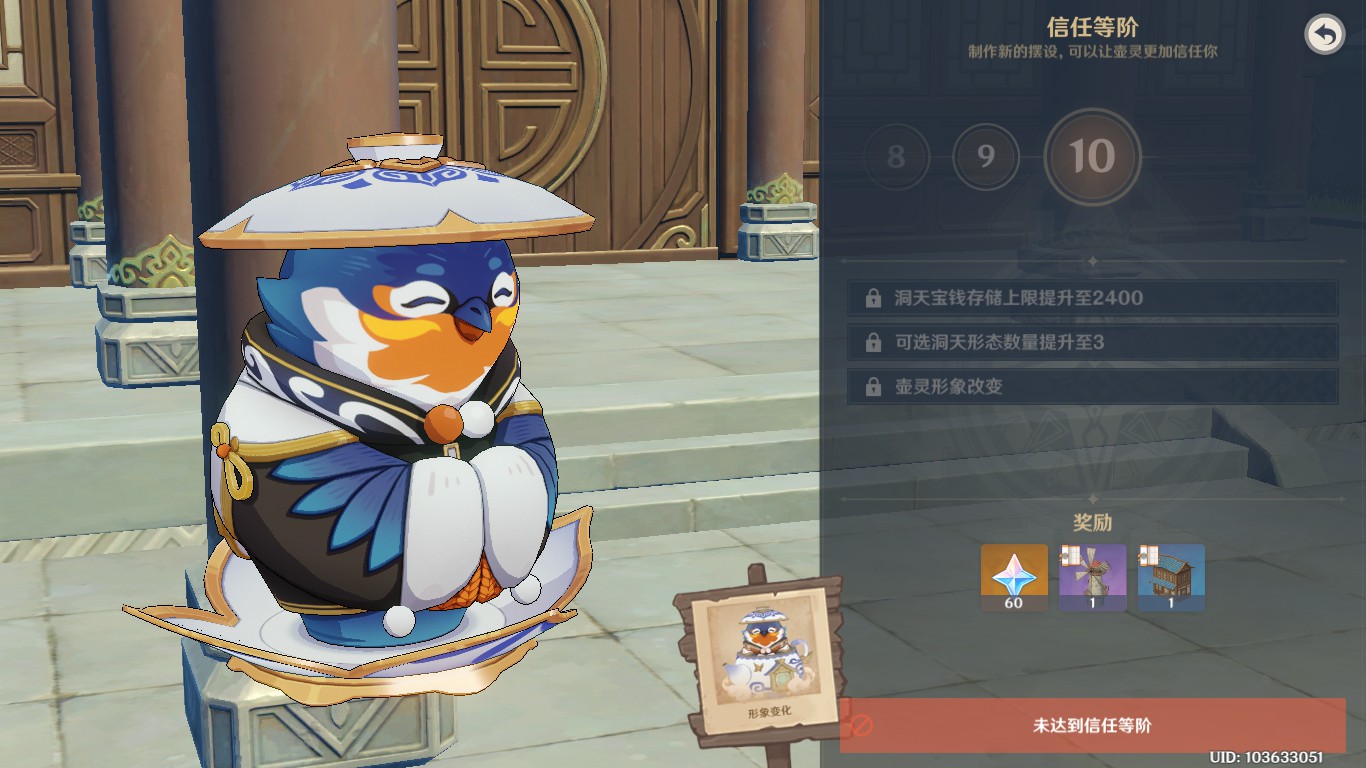The height and width of the screenshot is (768, 1366).
Task: Select trust rank 9
Action: coord(986,157)
